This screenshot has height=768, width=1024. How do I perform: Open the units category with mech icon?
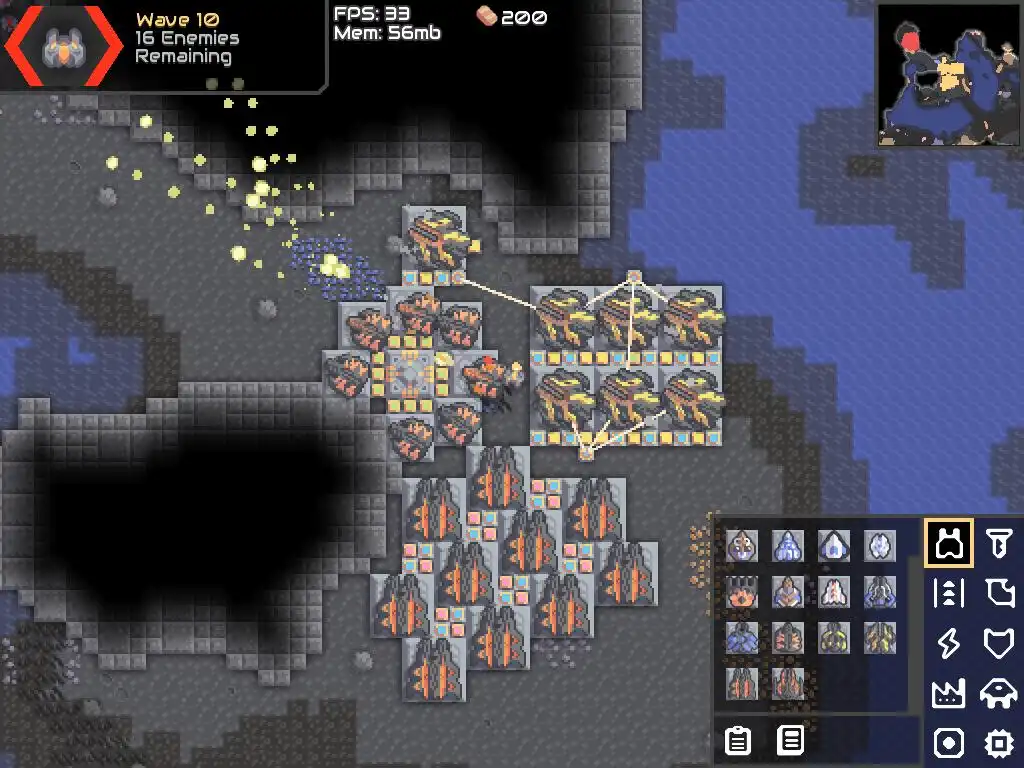[x=997, y=693]
